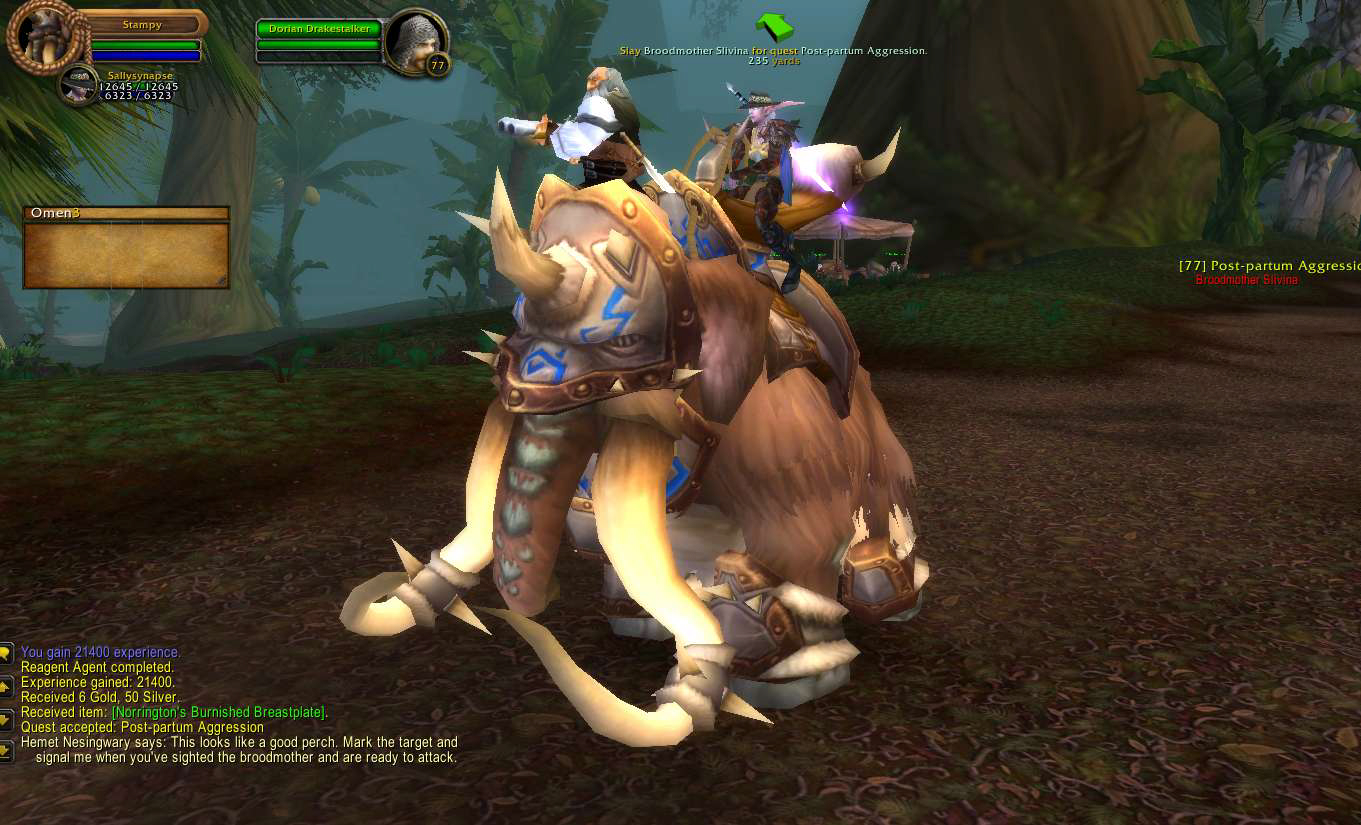The width and height of the screenshot is (1361, 825).
Task: Click the Dorian Drakestalker name bar
Action: click(x=319, y=29)
